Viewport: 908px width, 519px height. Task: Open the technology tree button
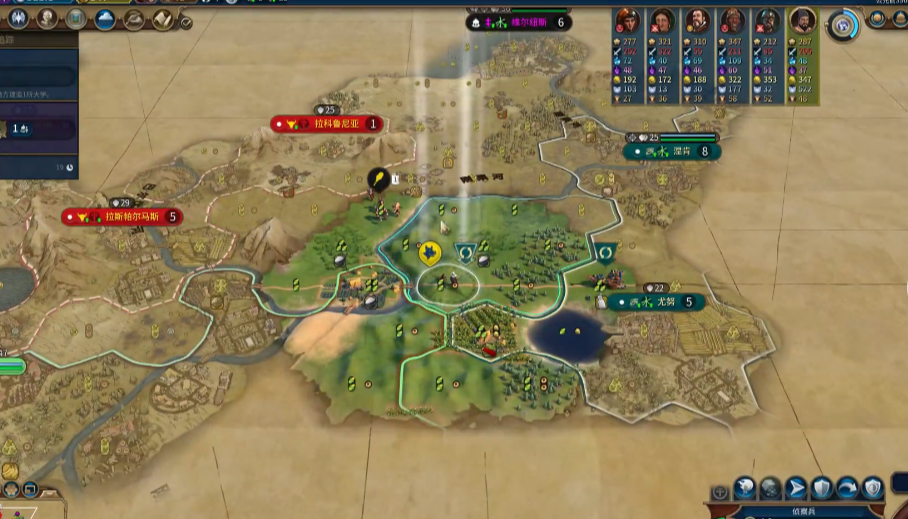pos(17,18)
